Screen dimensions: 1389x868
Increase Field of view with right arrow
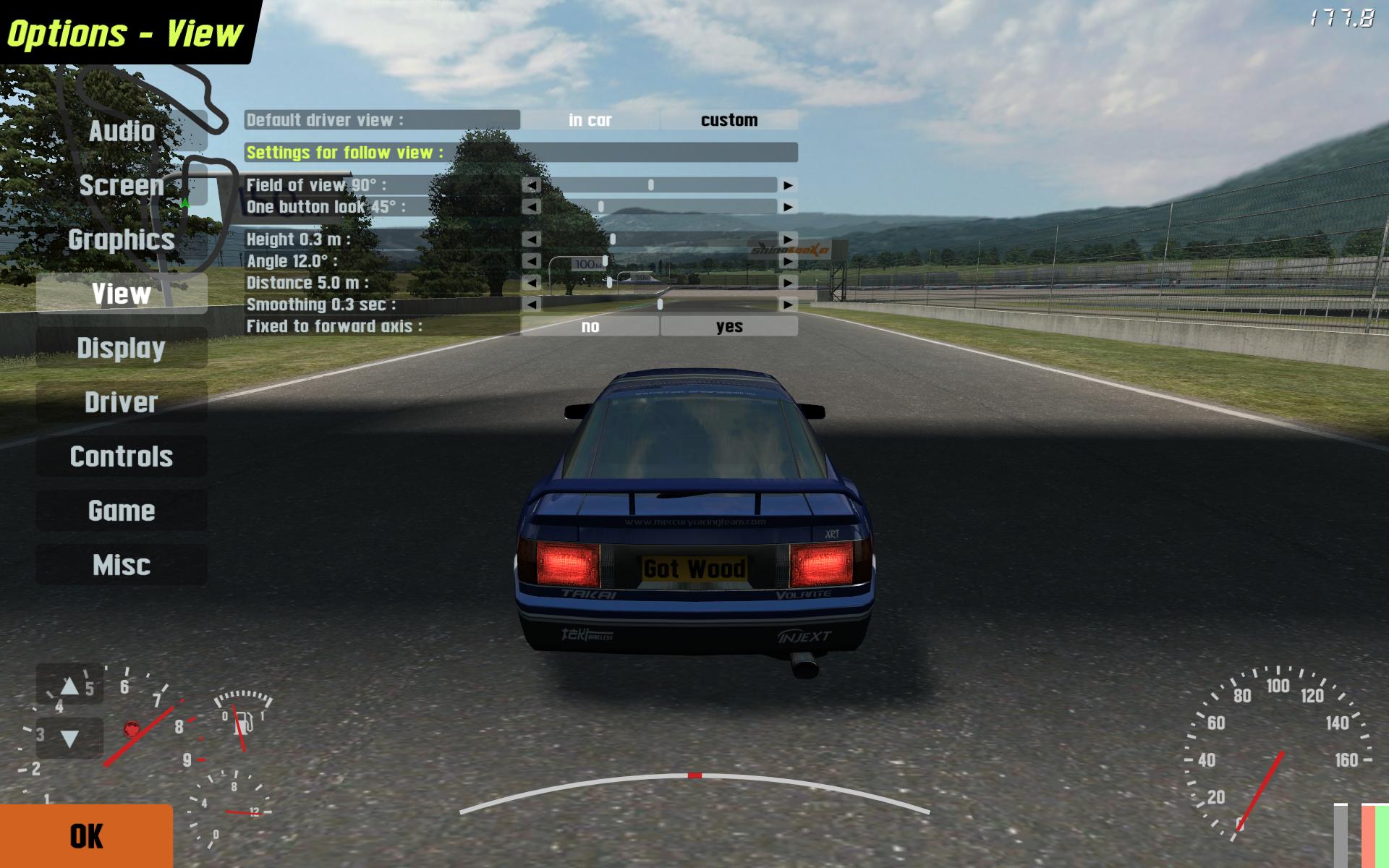tap(788, 185)
